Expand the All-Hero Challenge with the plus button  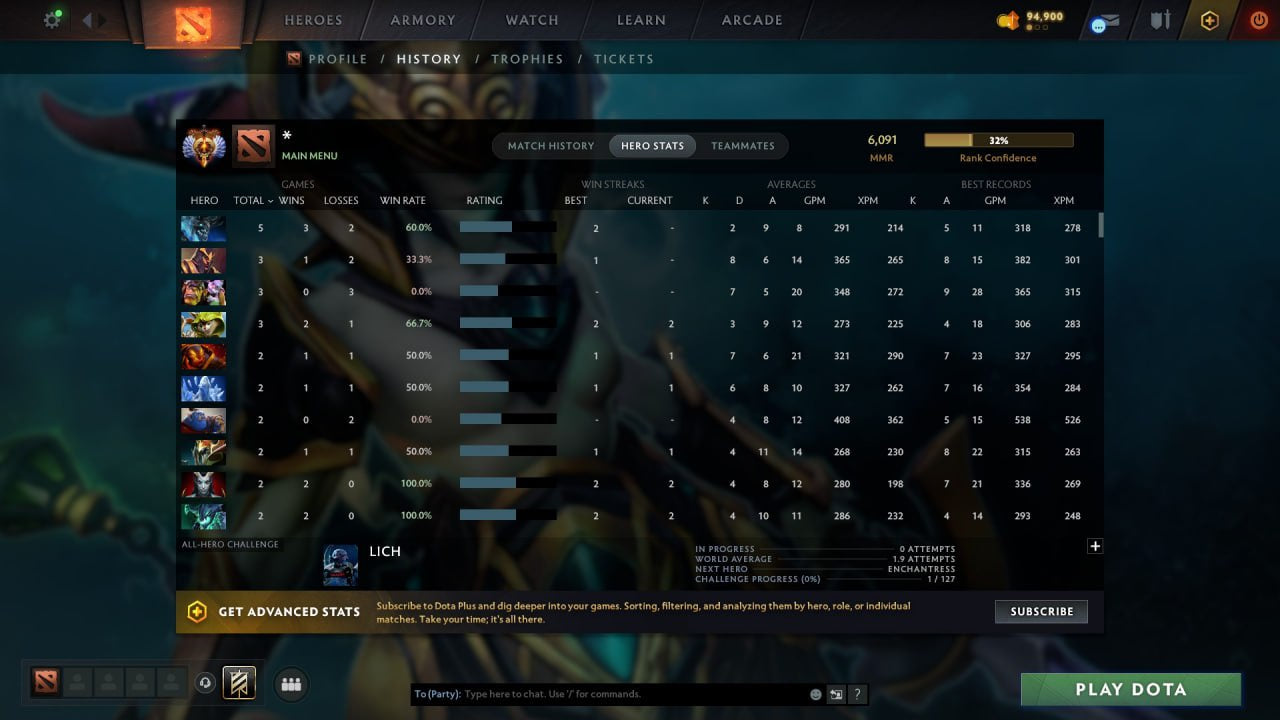pos(1095,546)
